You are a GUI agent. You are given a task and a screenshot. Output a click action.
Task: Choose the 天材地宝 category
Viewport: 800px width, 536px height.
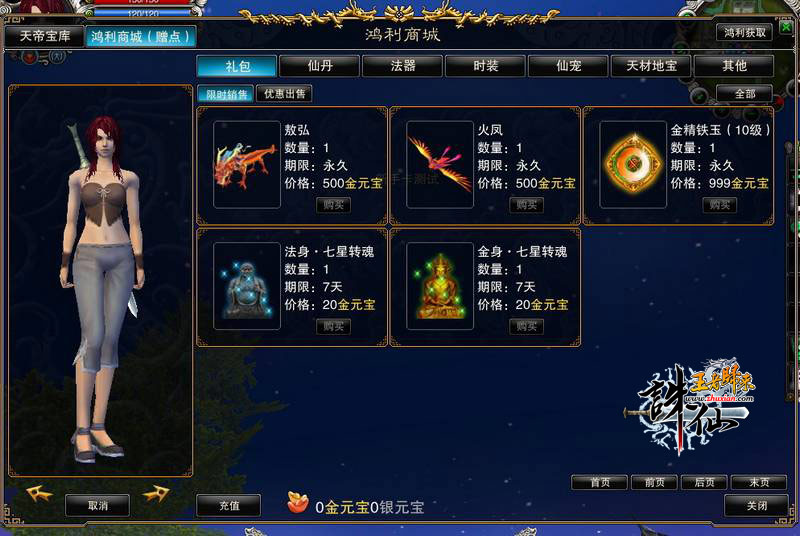[651, 66]
